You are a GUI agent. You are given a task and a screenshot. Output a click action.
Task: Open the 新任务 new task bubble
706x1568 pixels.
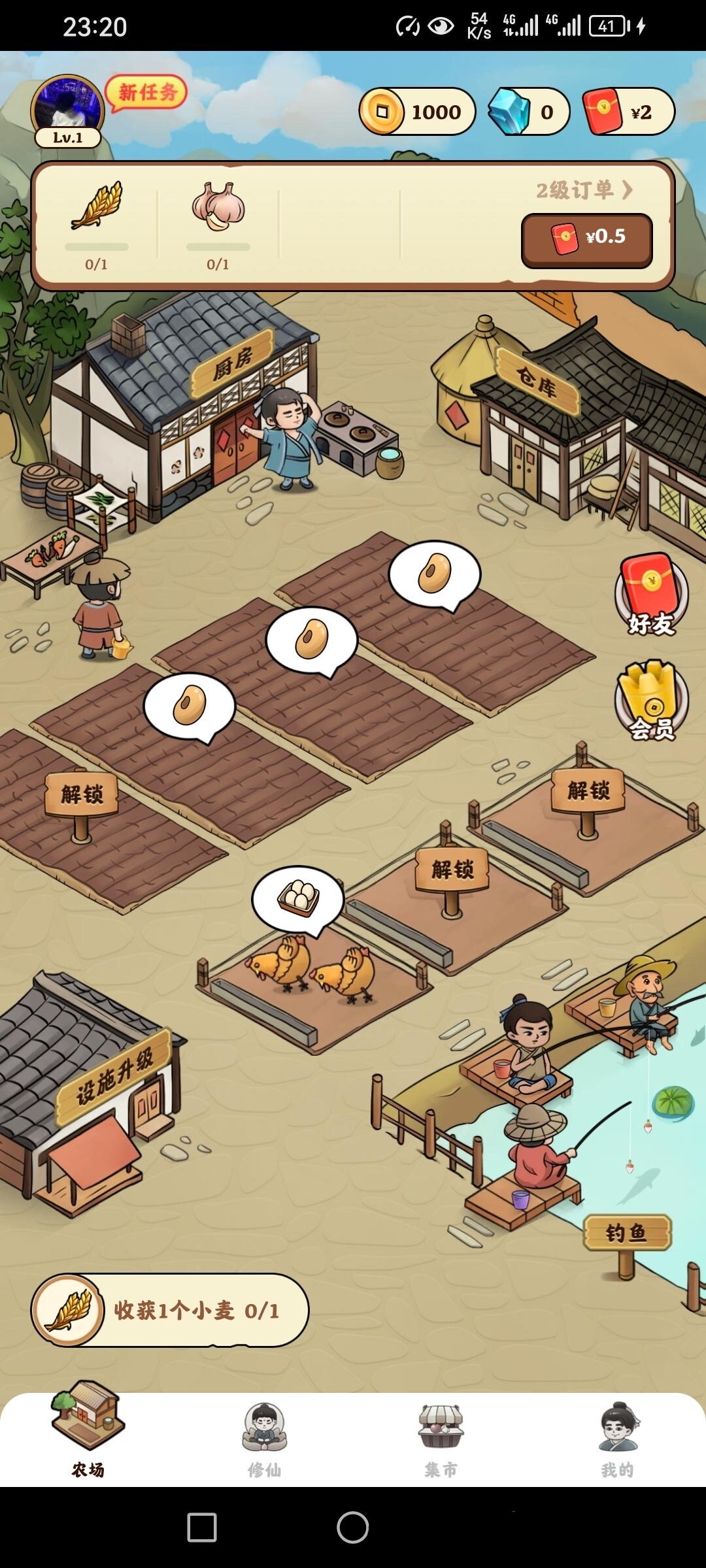pyautogui.click(x=147, y=93)
